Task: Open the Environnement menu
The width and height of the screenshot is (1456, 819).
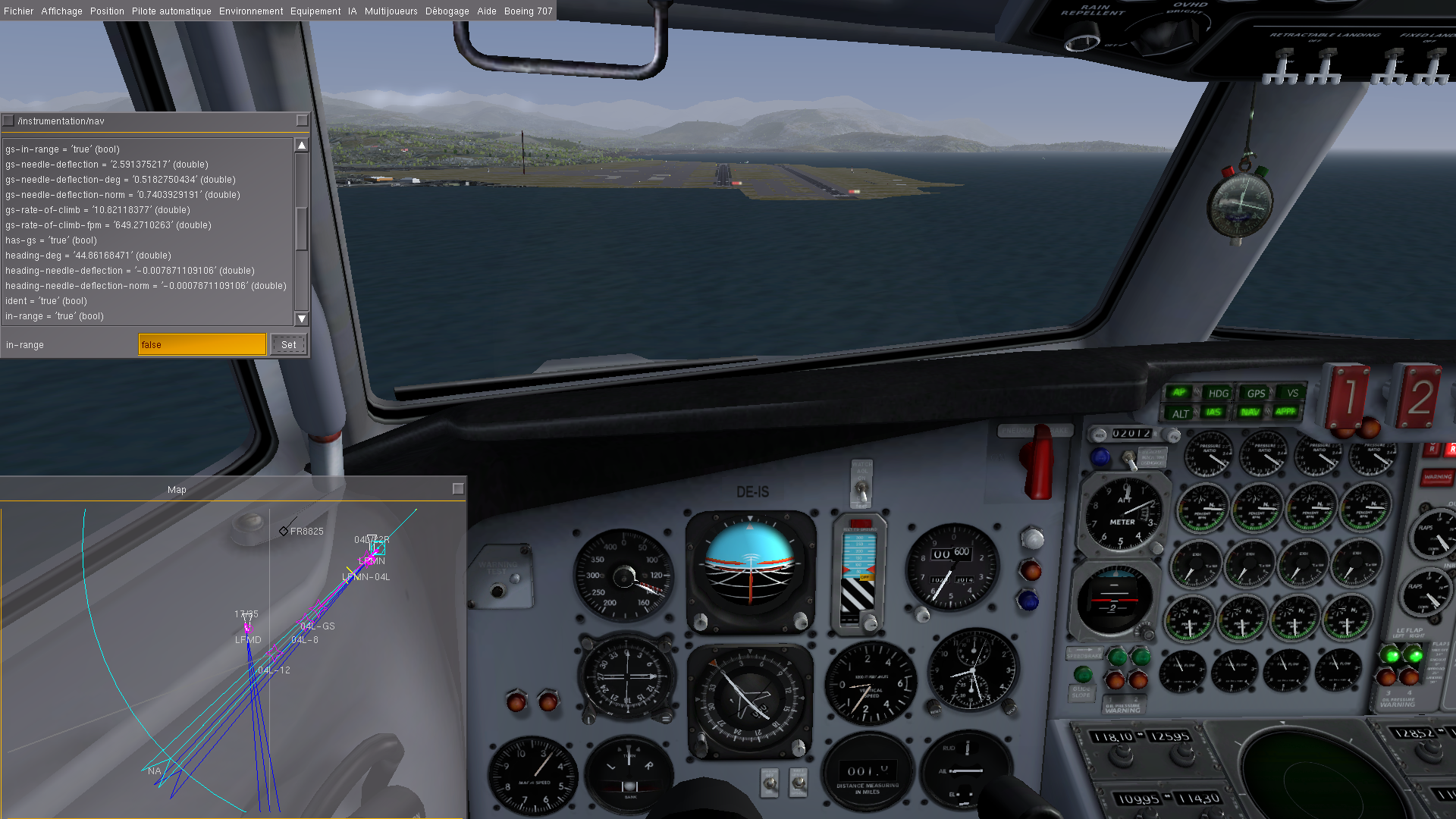Action: click(x=251, y=11)
